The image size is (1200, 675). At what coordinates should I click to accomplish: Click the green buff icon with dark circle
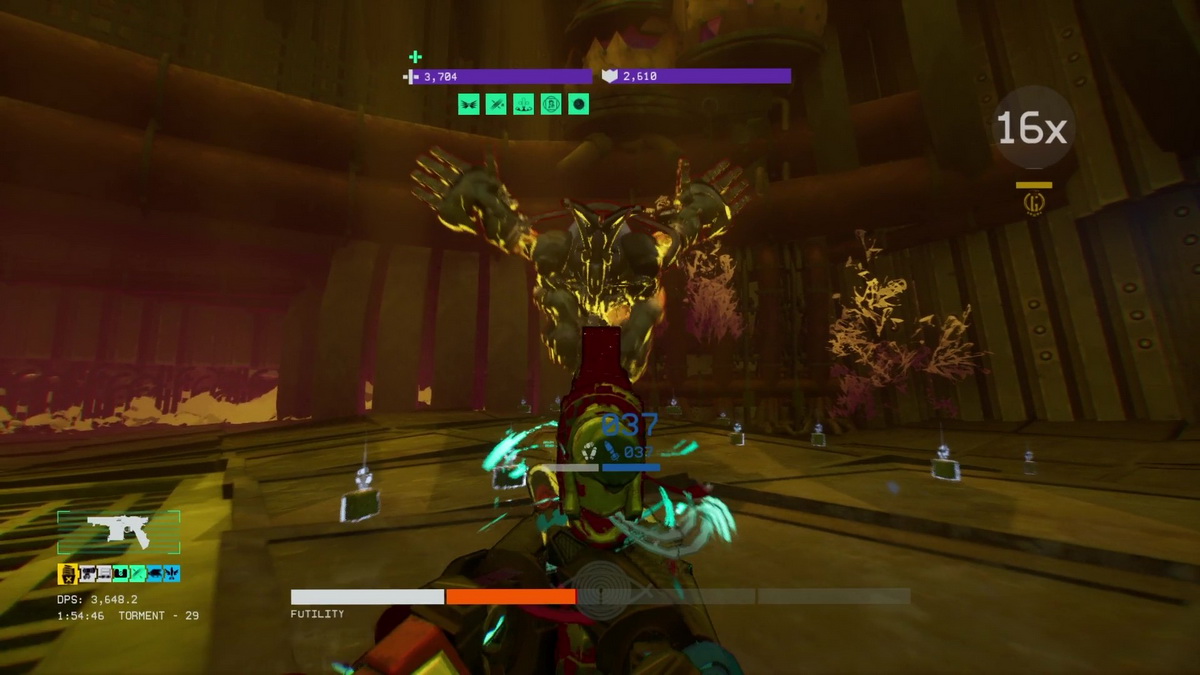coord(578,104)
